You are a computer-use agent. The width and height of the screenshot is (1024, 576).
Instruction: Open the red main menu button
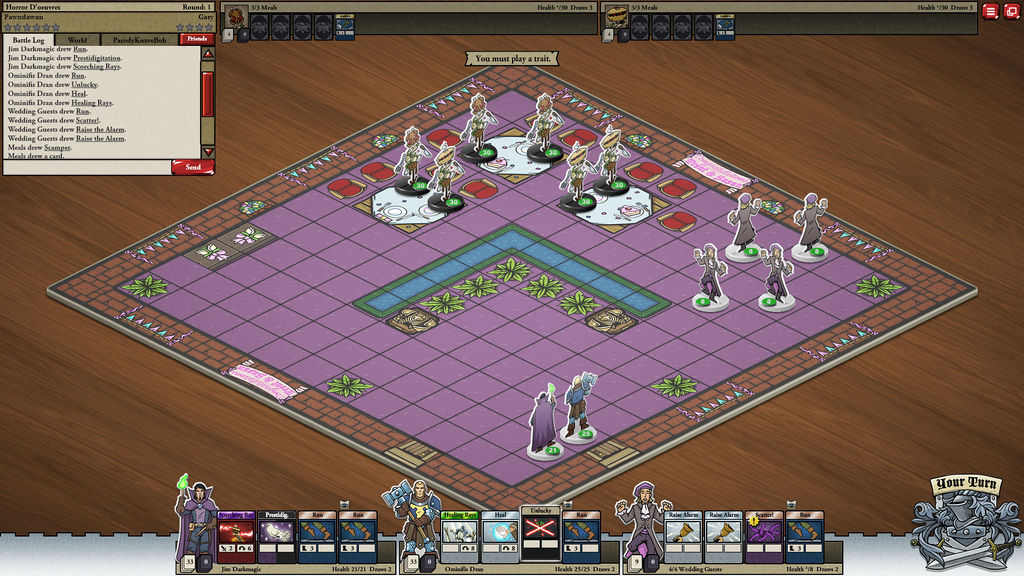(990, 11)
